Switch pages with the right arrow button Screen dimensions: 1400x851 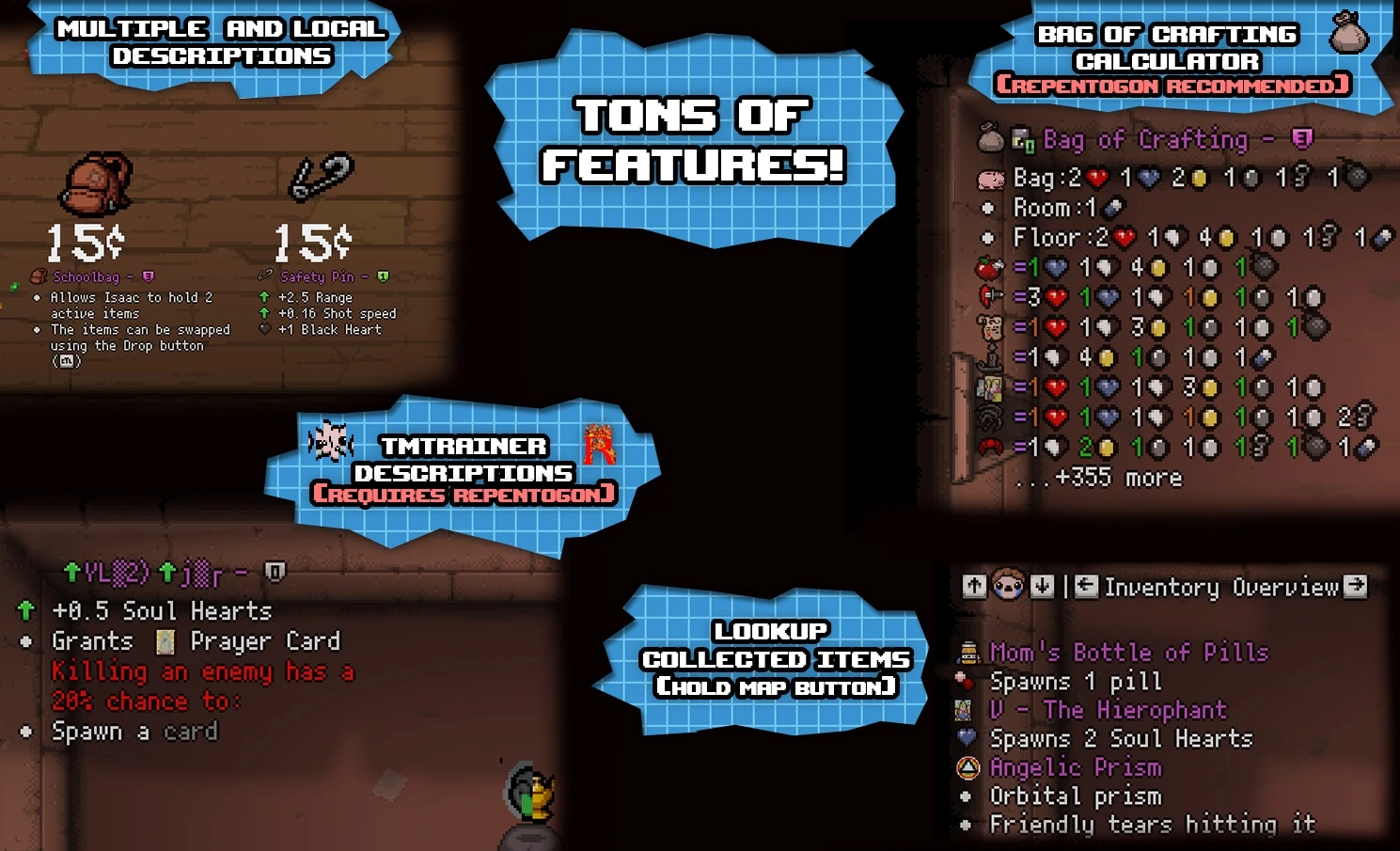pos(1358,586)
